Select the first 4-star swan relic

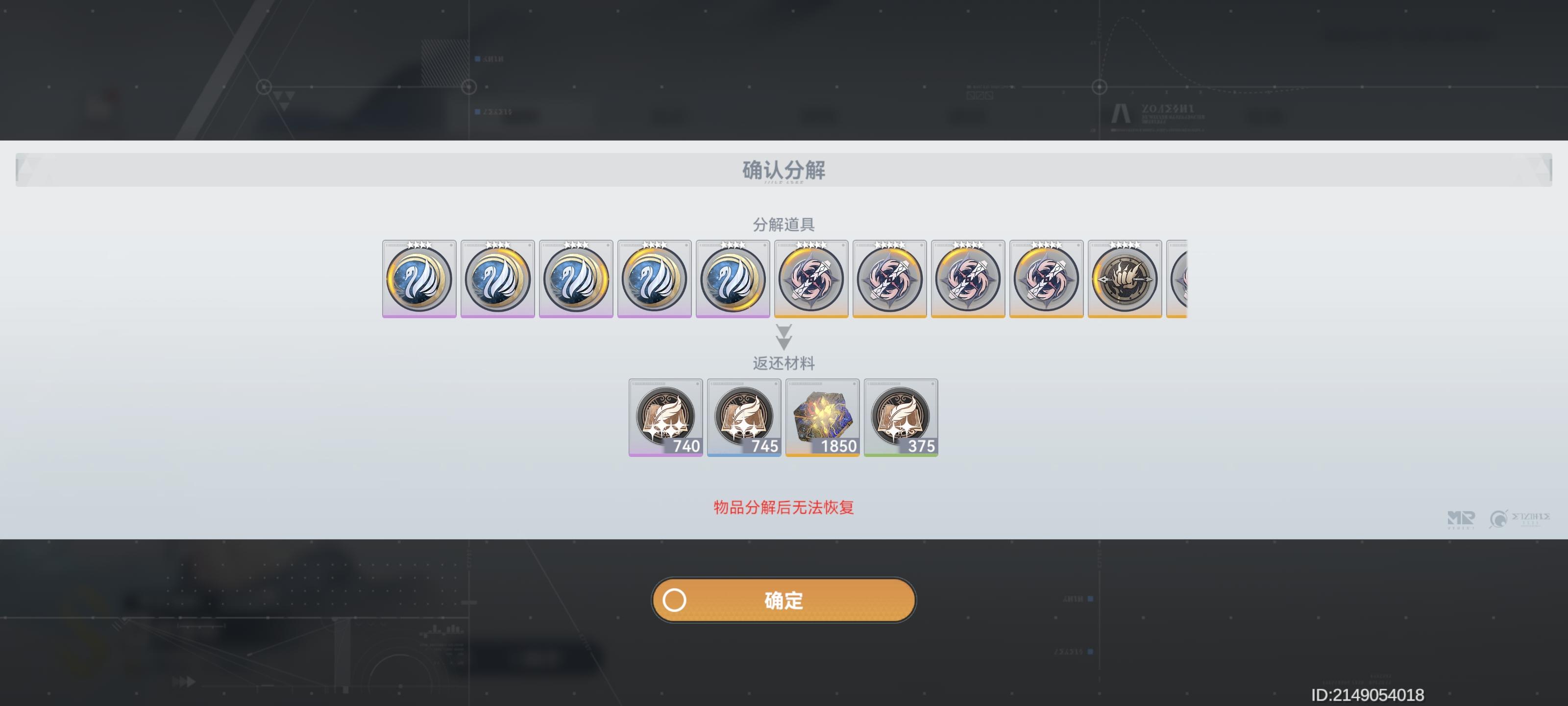419,279
